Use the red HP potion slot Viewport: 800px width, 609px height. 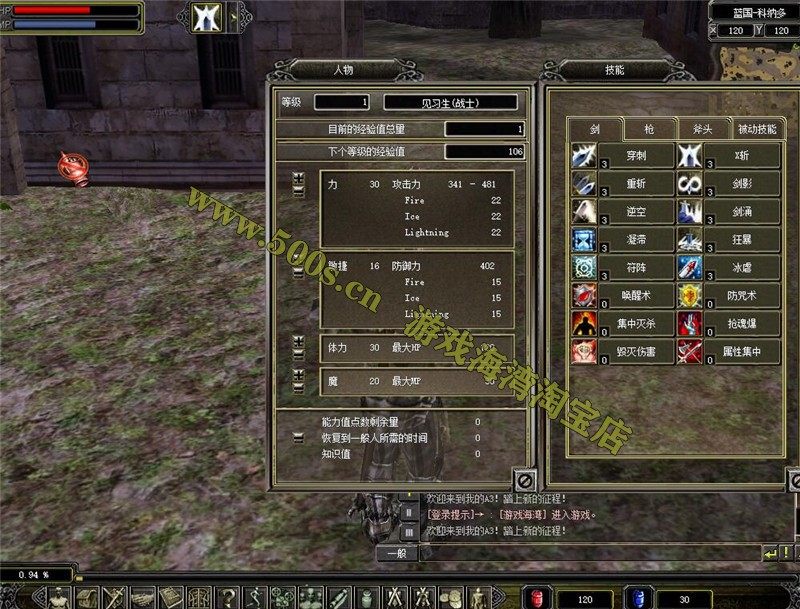(537, 597)
